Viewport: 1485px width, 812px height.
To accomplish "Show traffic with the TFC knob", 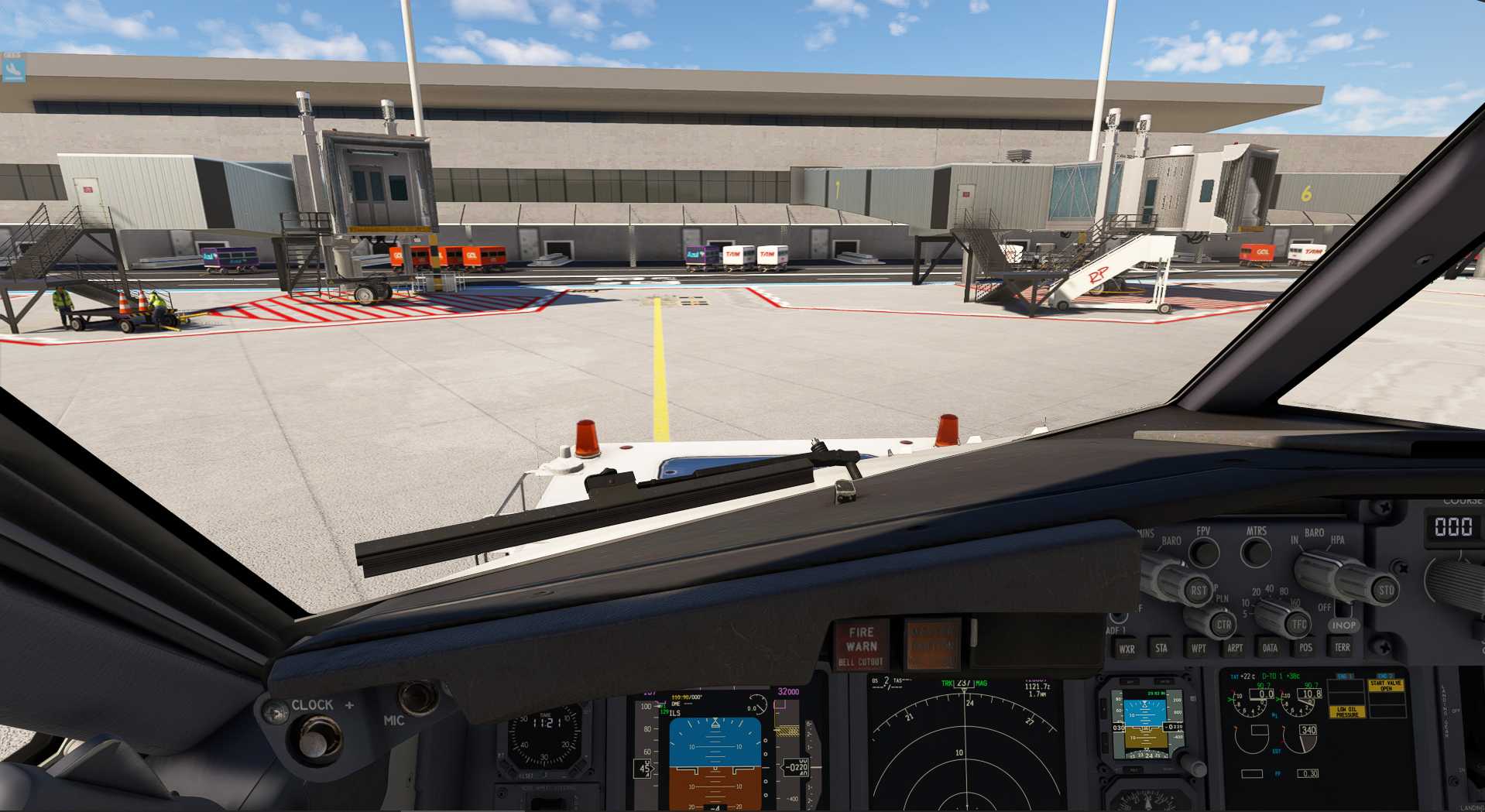I will point(1298,623).
